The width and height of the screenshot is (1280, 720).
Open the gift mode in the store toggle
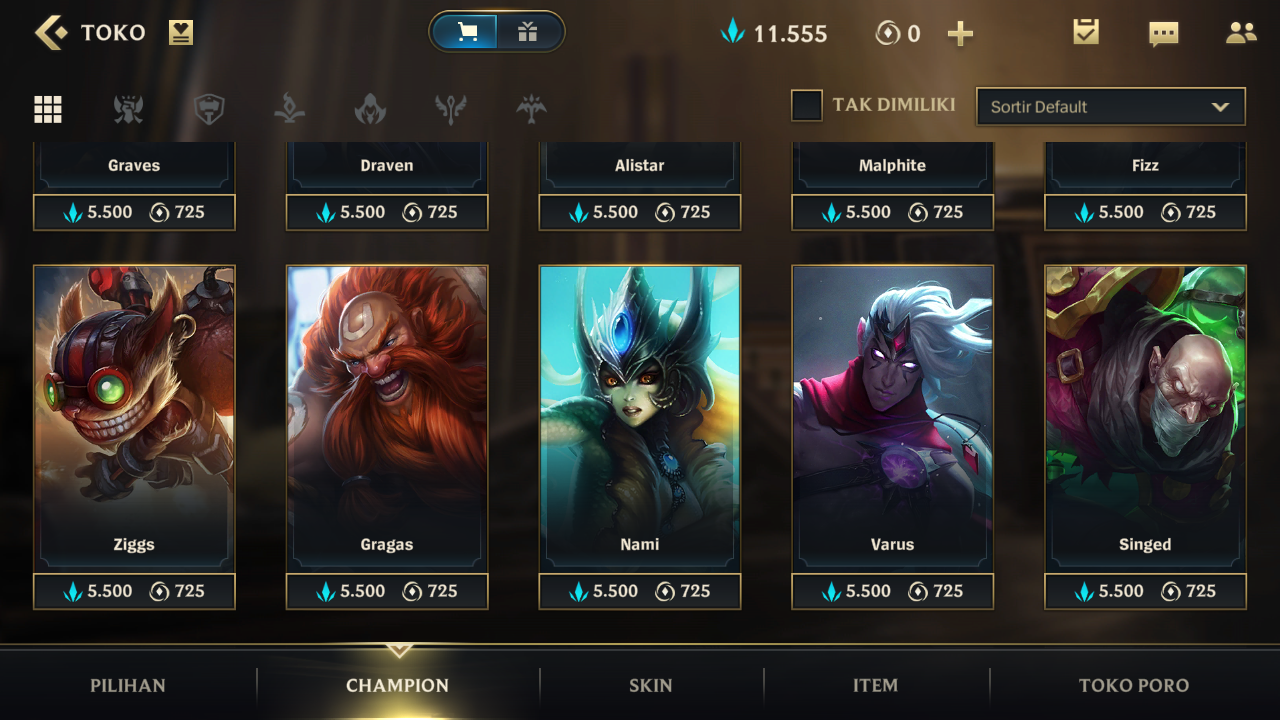pyautogui.click(x=528, y=32)
